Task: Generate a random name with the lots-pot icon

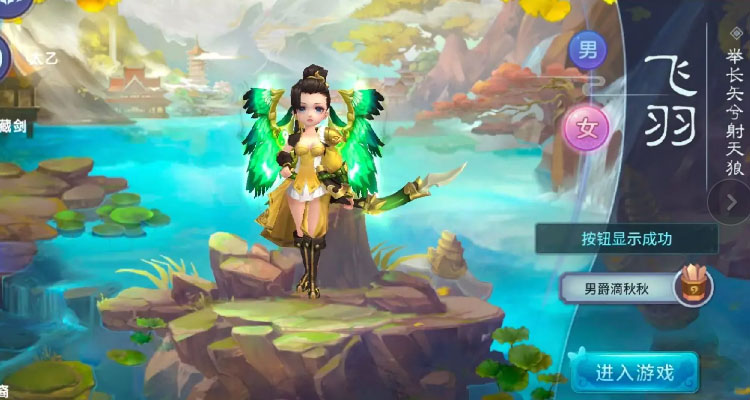Action: tap(692, 286)
